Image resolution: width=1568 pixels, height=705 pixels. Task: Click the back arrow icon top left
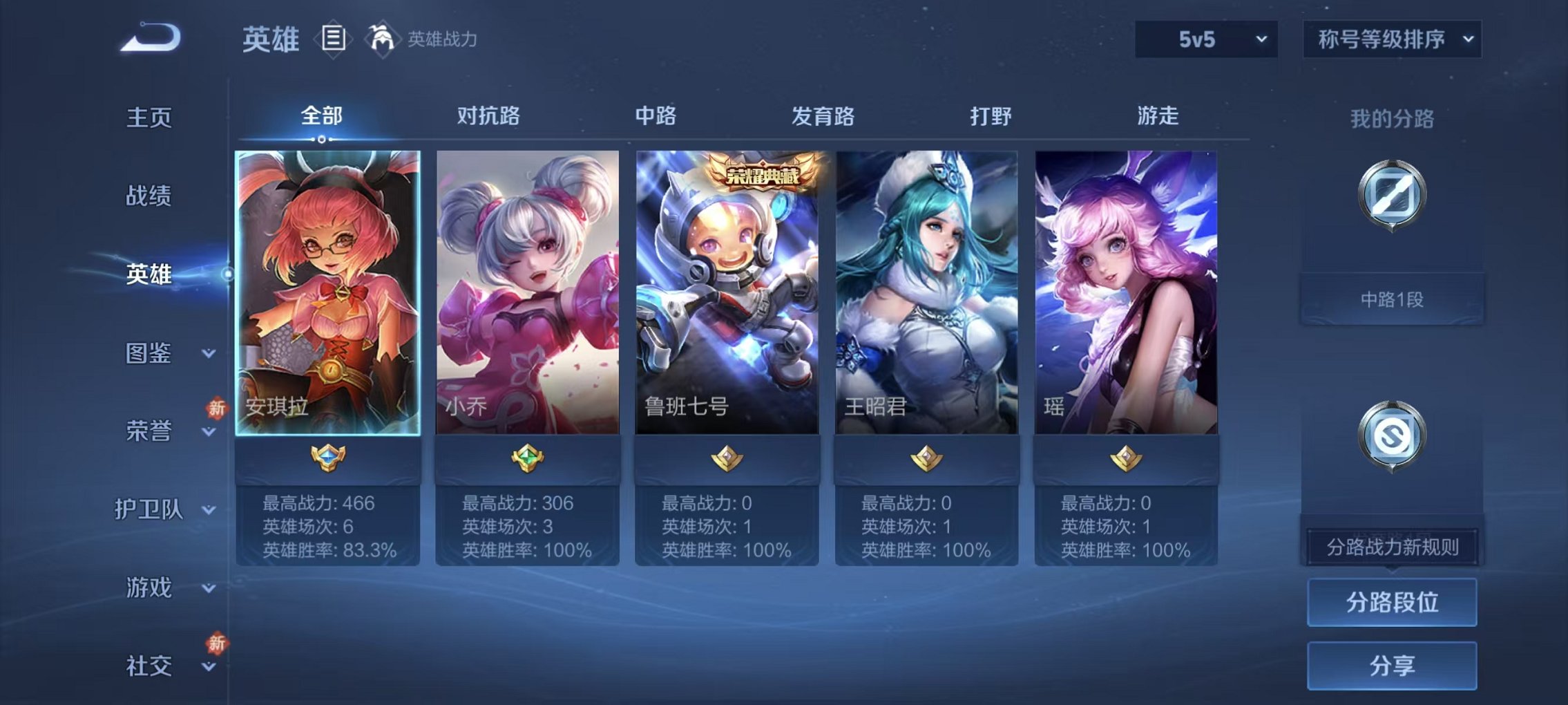149,38
